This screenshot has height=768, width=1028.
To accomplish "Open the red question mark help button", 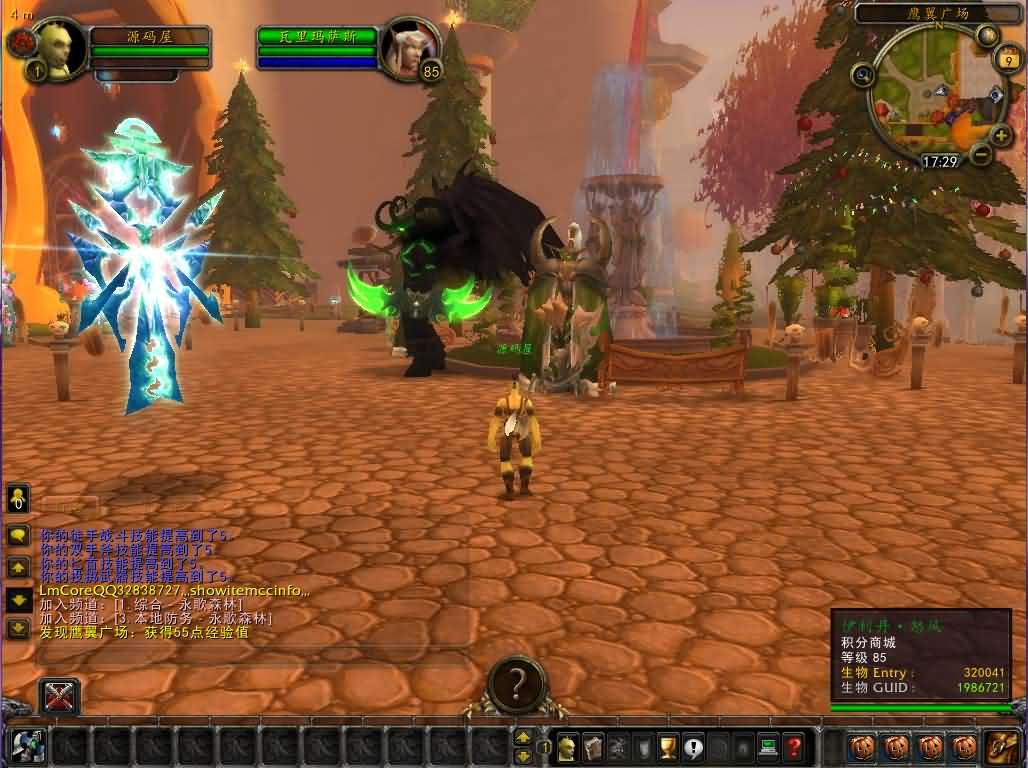I will pyautogui.click(x=793, y=746).
